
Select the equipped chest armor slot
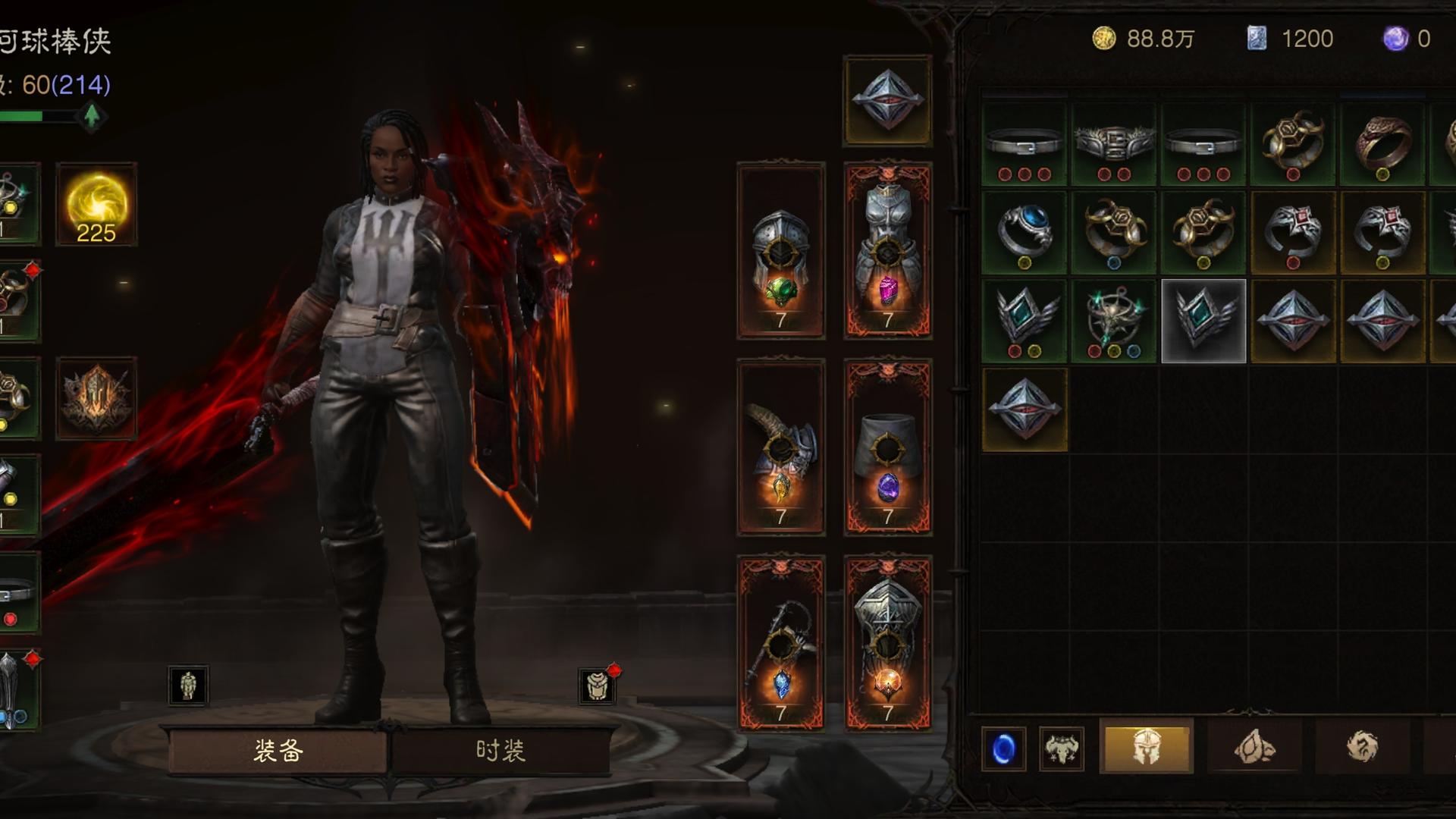pos(887,250)
